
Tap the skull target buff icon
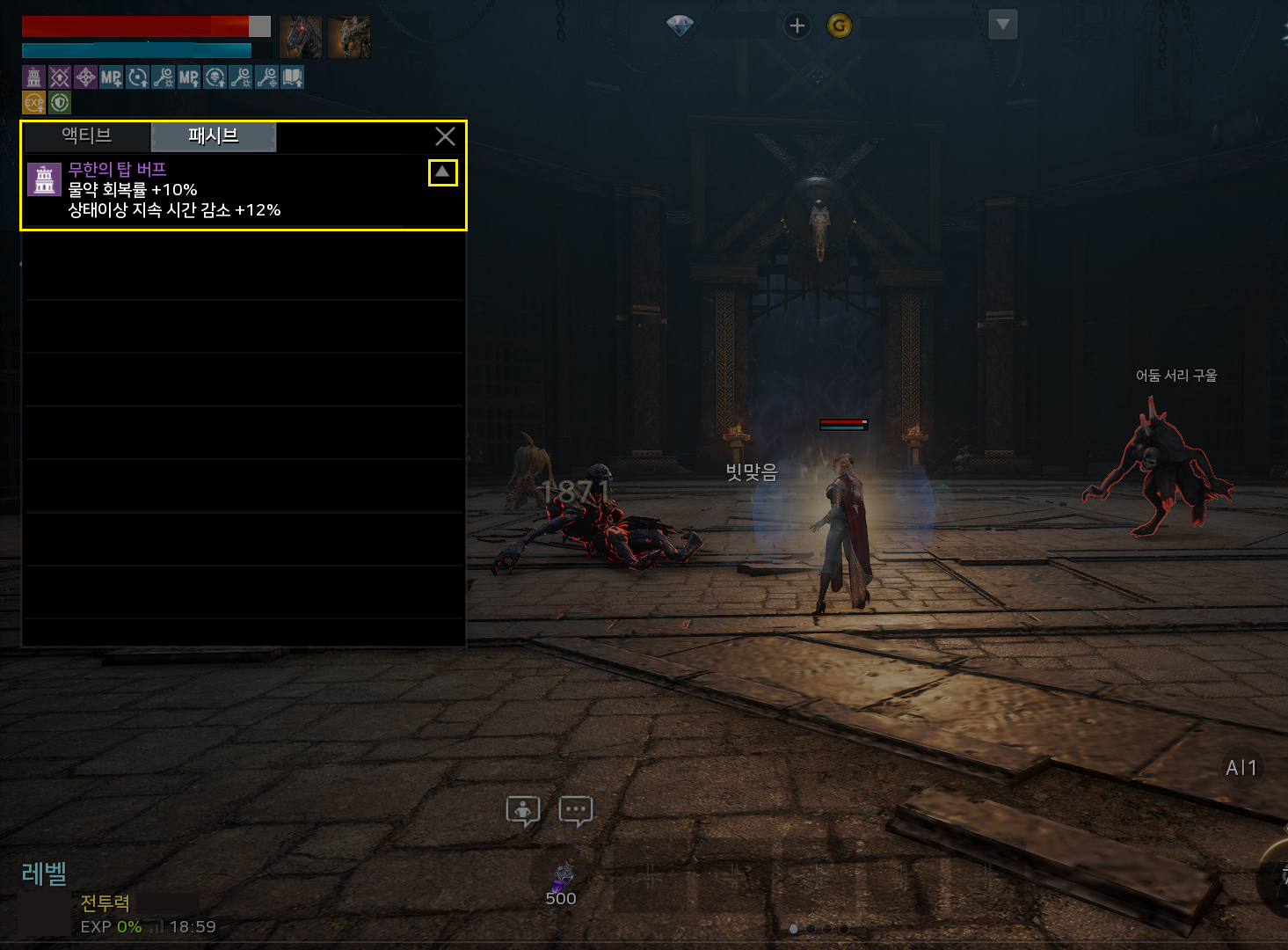[215, 77]
